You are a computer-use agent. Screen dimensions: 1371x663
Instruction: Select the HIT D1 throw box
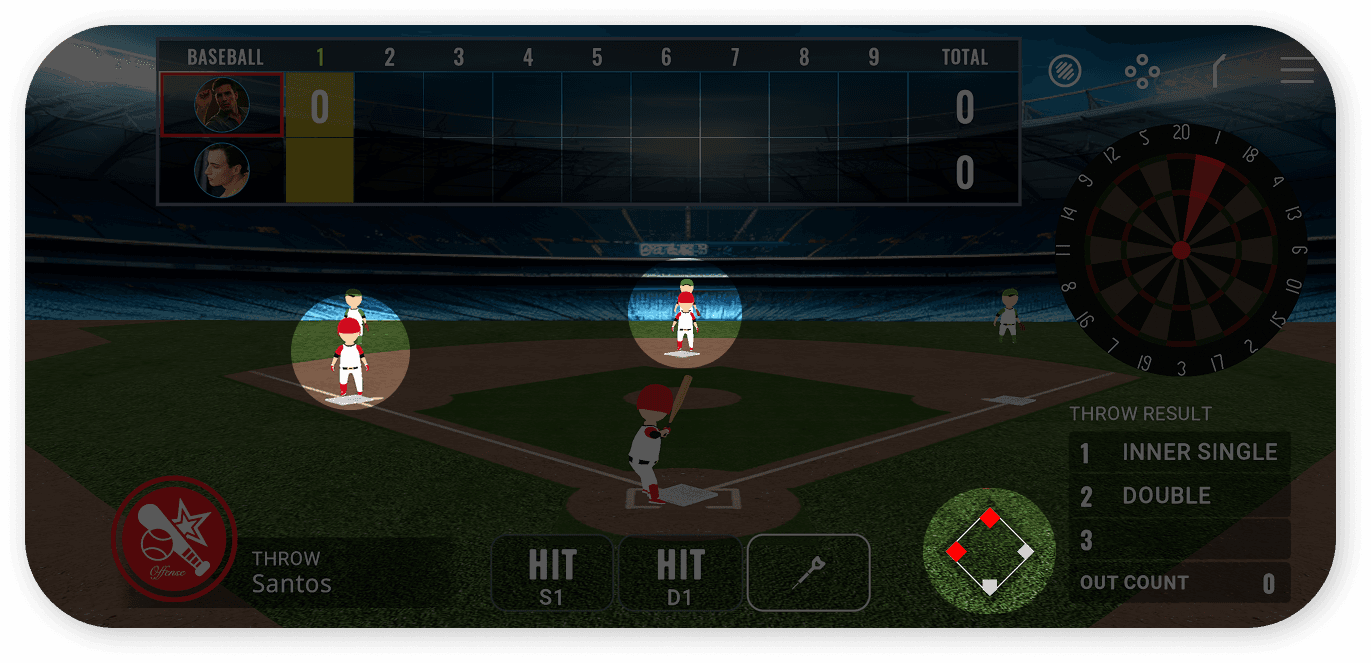[x=680, y=573]
